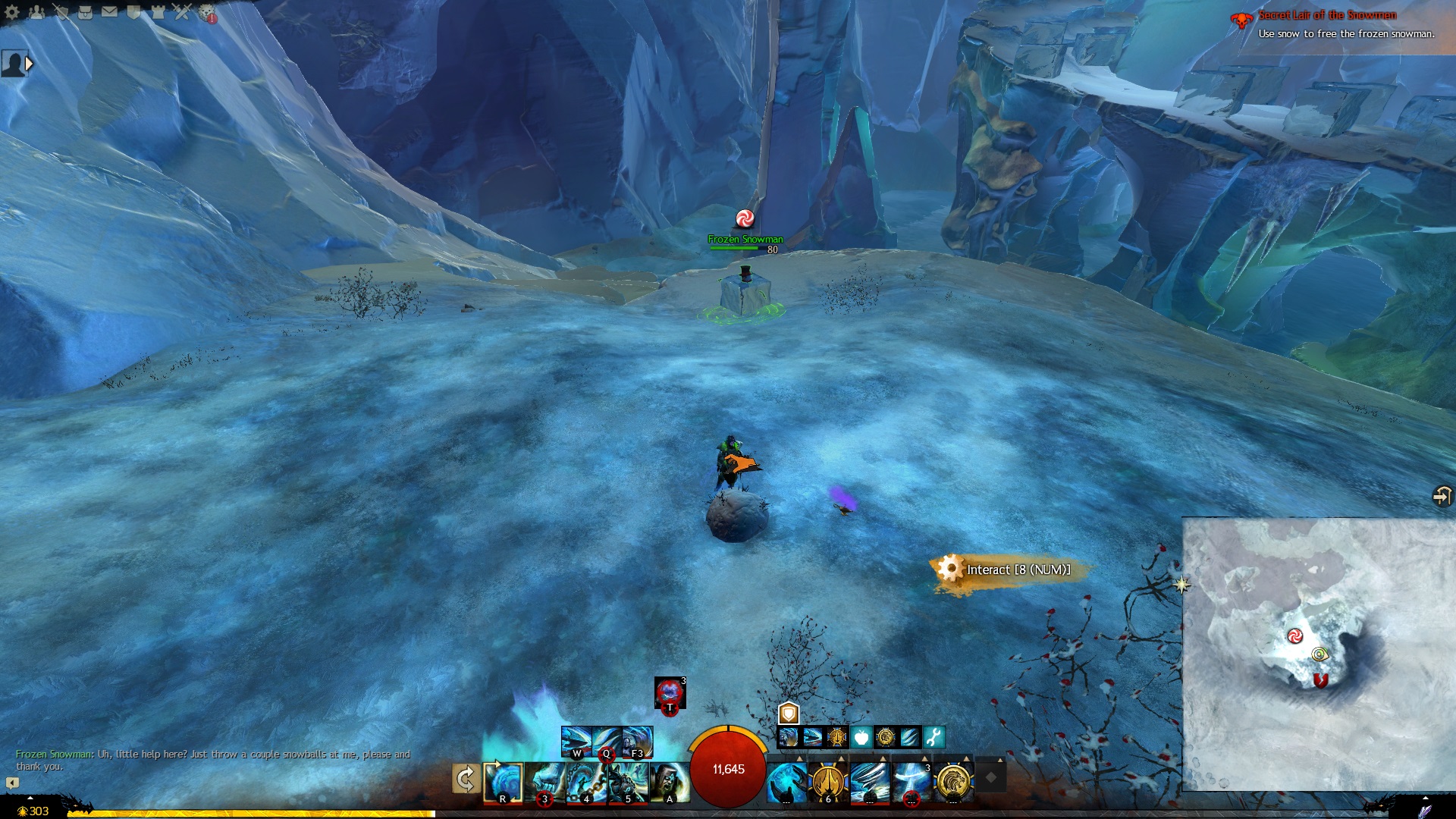Open the mail envelope icon
Image resolution: width=1456 pixels, height=819 pixels.
(x=109, y=11)
